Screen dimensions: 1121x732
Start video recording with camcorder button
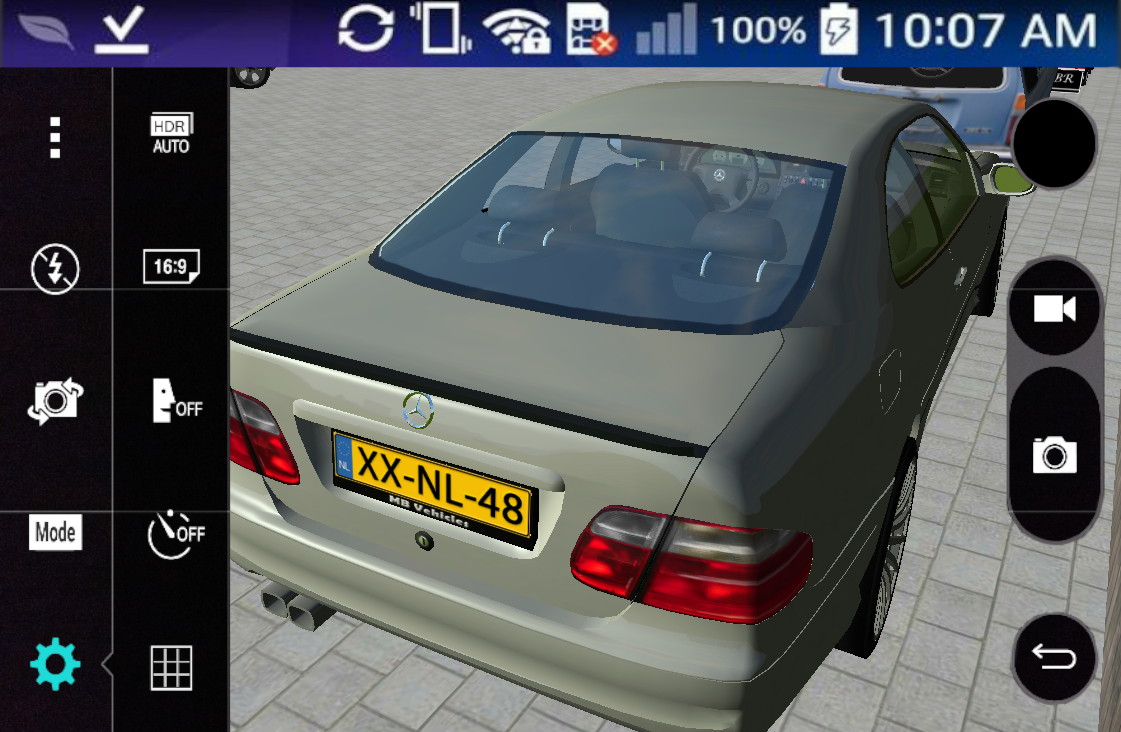pos(1054,309)
